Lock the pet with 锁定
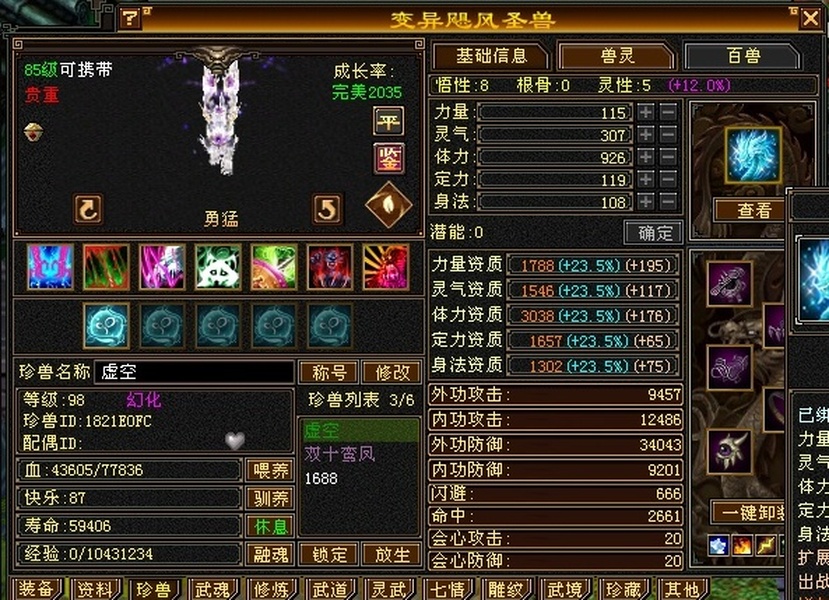 (329, 554)
